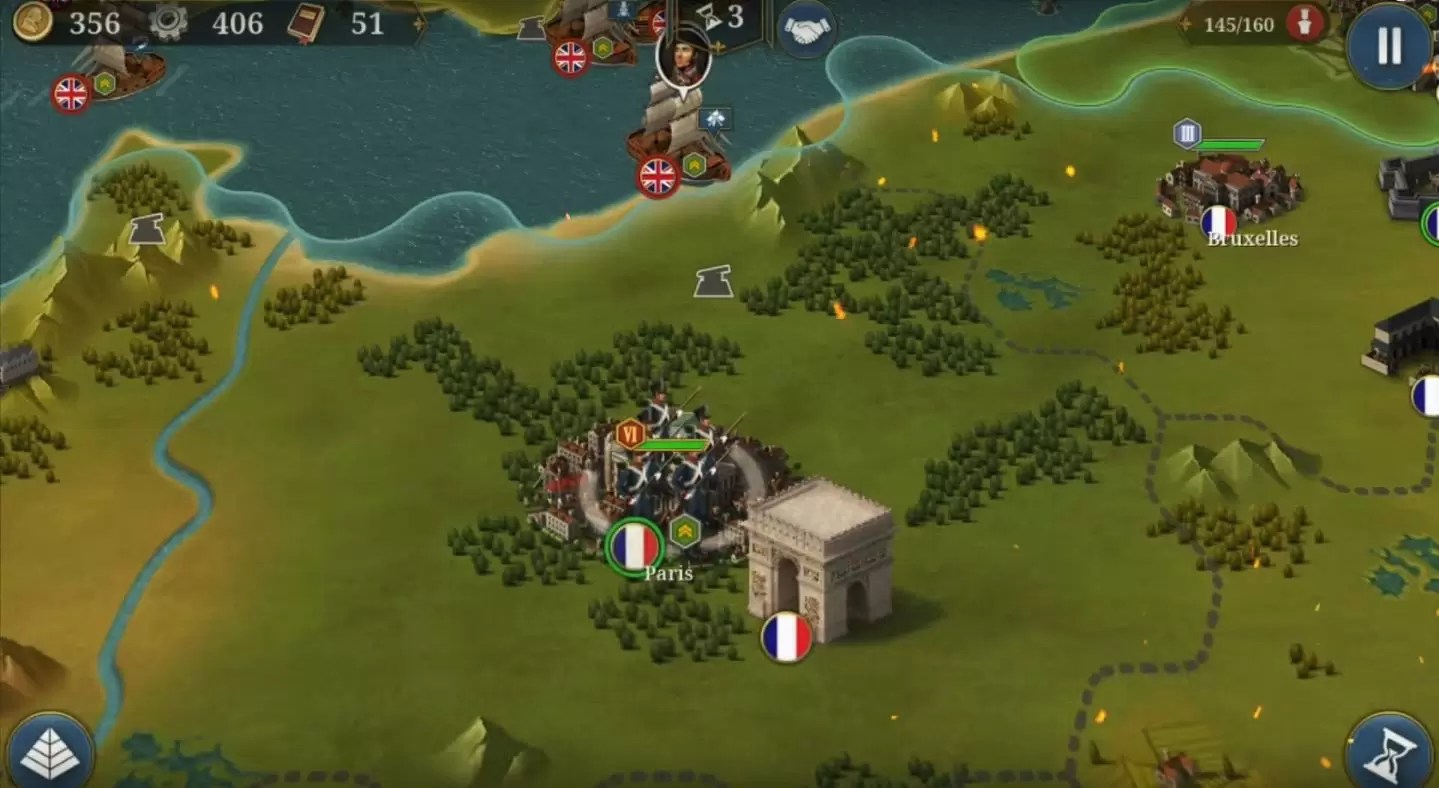Image resolution: width=1439 pixels, height=788 pixels.
Task: Click the rank chevron beside Paris flag
Action: (x=684, y=529)
